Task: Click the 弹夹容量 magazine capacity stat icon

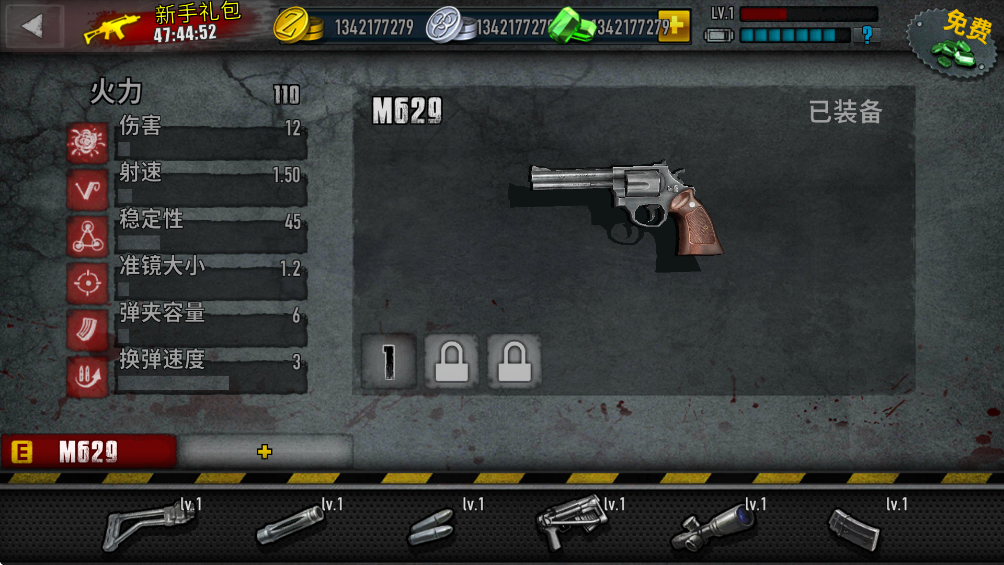Action: [87, 330]
